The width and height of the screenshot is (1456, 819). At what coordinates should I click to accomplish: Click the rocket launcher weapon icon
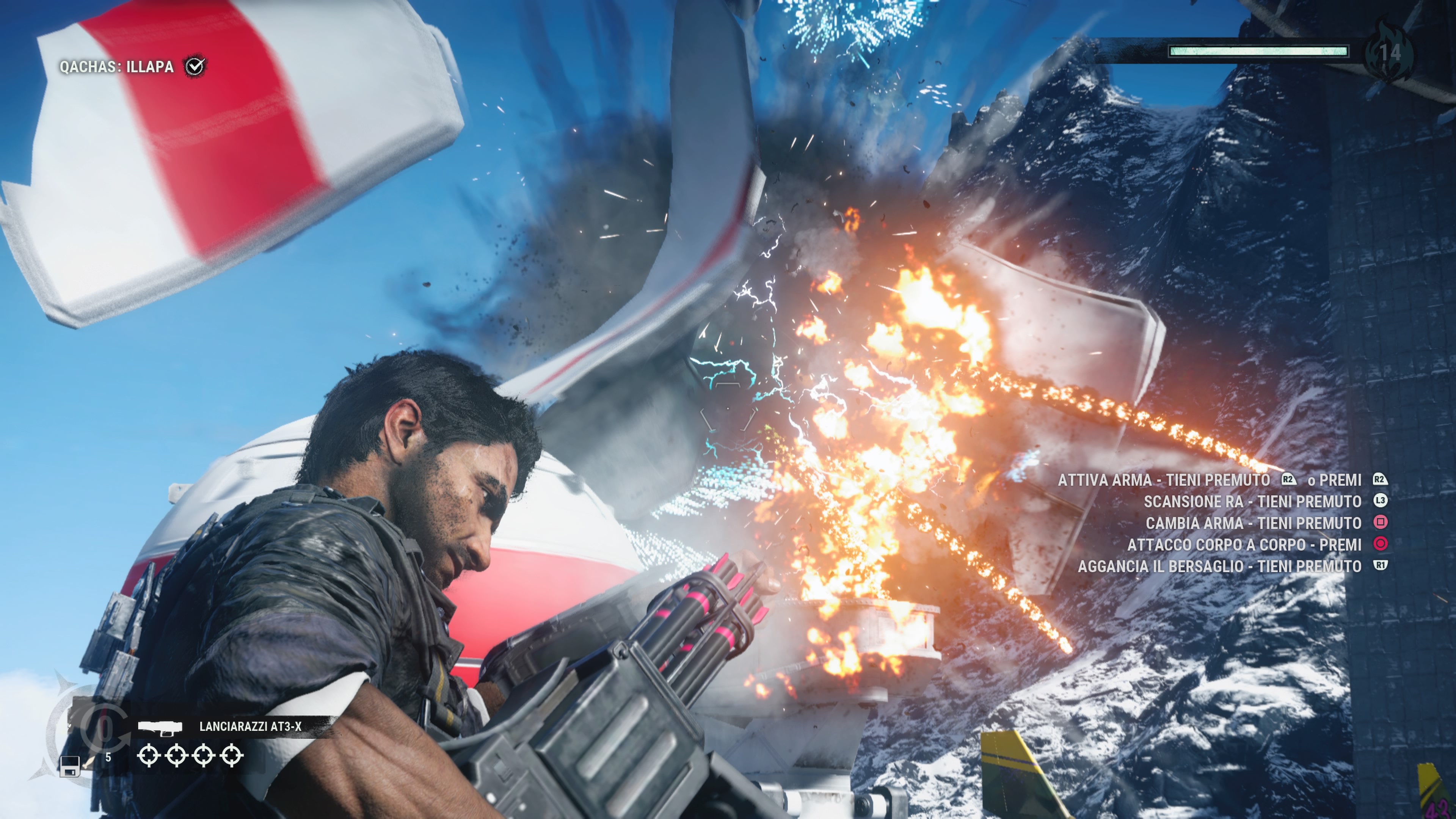click(160, 728)
